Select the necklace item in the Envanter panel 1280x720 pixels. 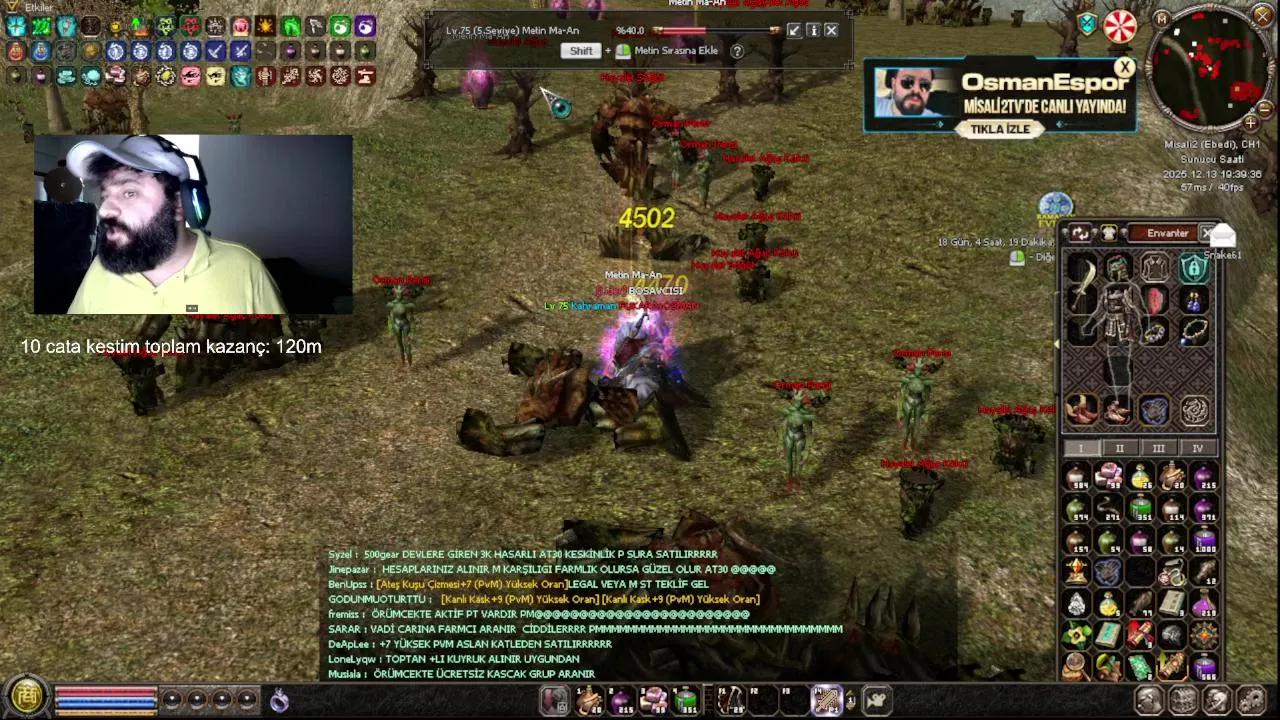tap(1193, 333)
